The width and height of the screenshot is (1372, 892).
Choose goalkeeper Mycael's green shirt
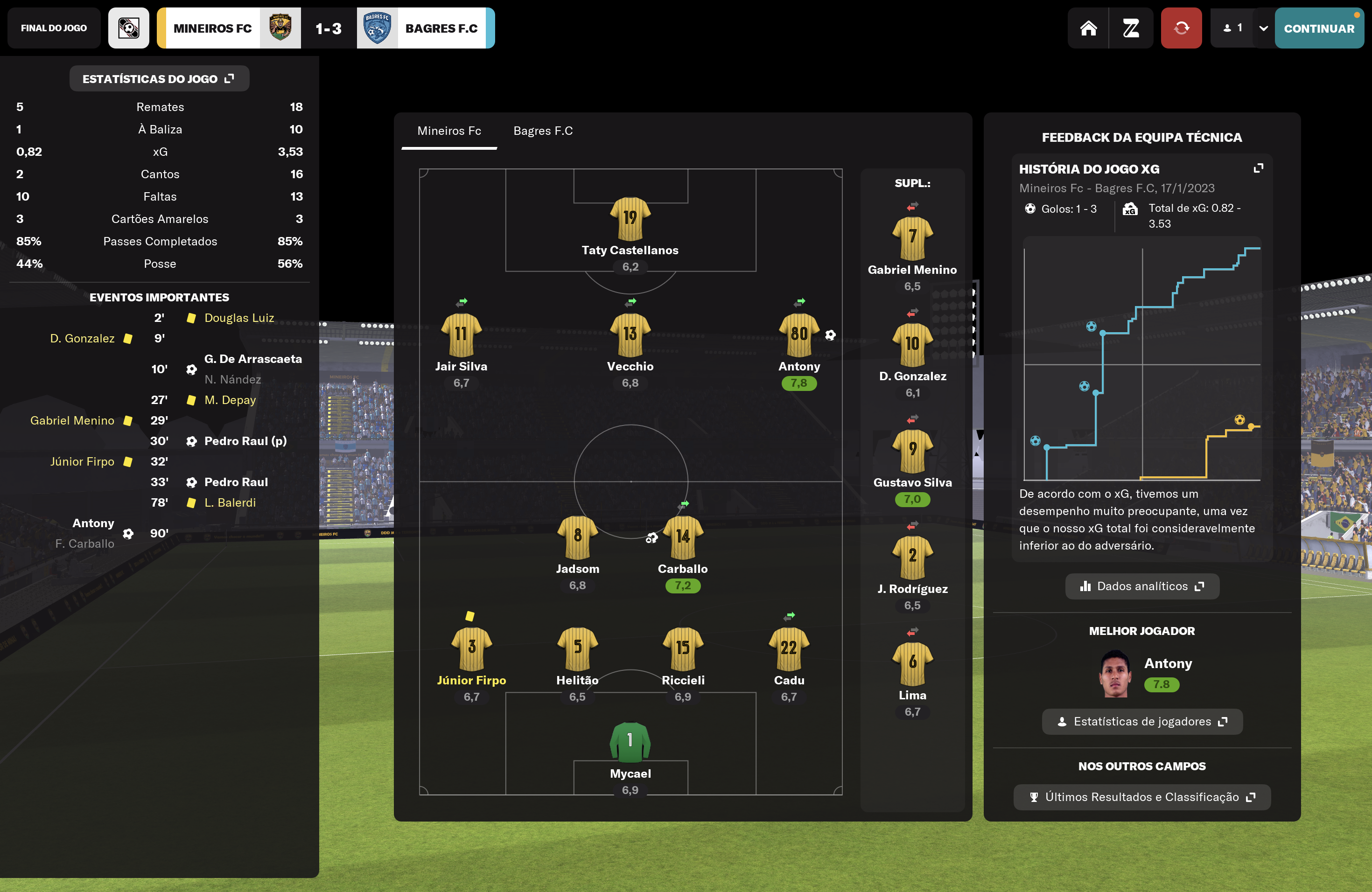pyautogui.click(x=630, y=741)
